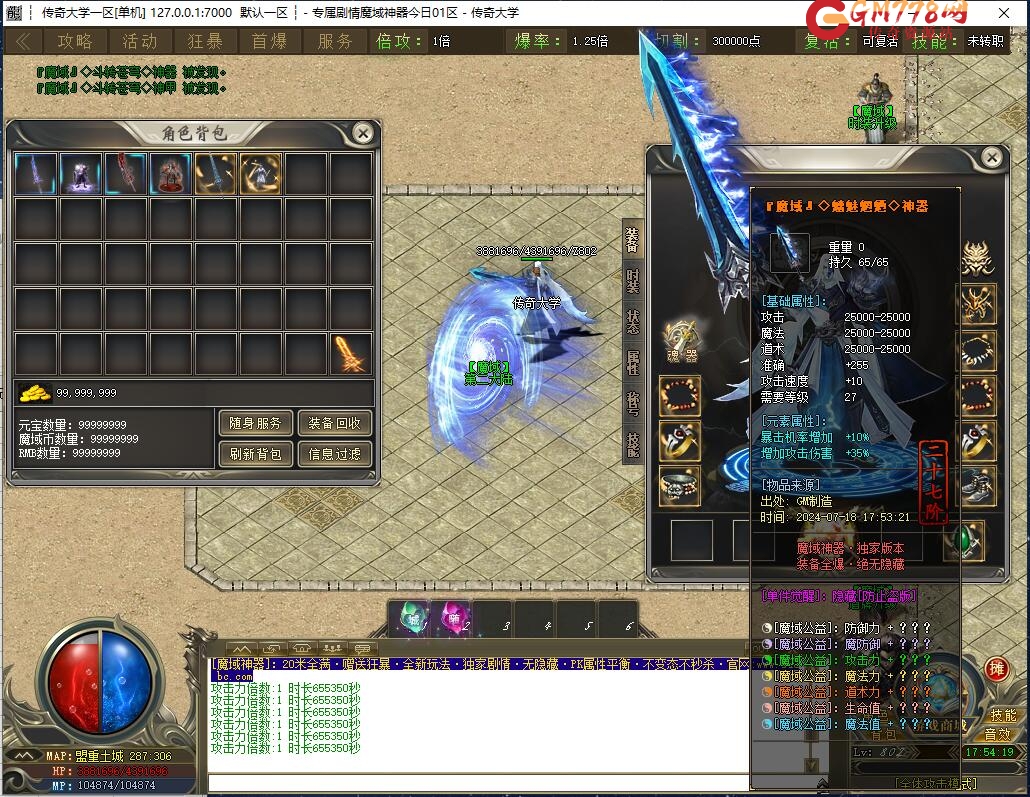This screenshot has height=797, width=1030.
Task: Select the 狂暴 menu button
Action: pos(205,41)
